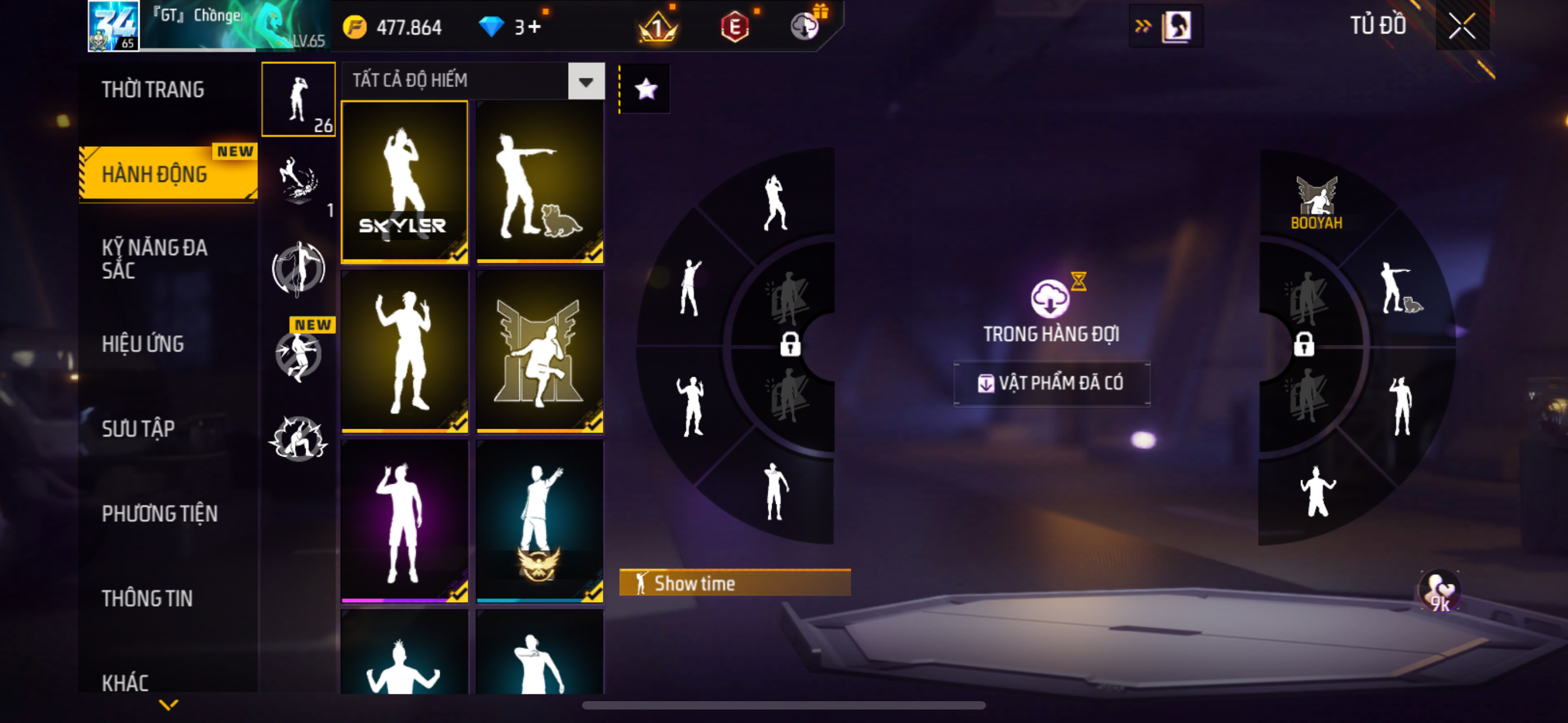Open the Thời Trang category

coord(153,90)
